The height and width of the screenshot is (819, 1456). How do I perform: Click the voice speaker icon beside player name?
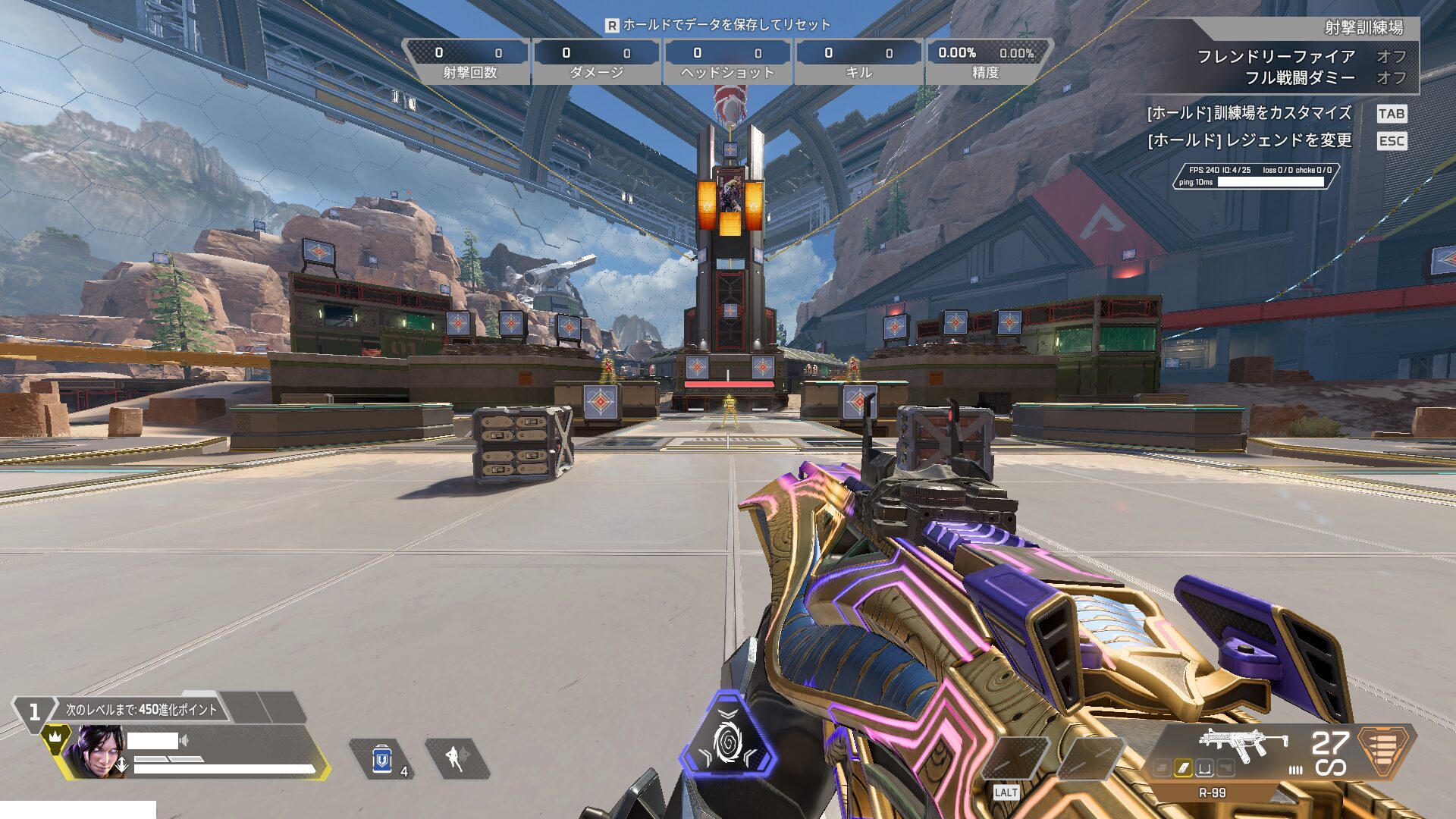[x=184, y=740]
